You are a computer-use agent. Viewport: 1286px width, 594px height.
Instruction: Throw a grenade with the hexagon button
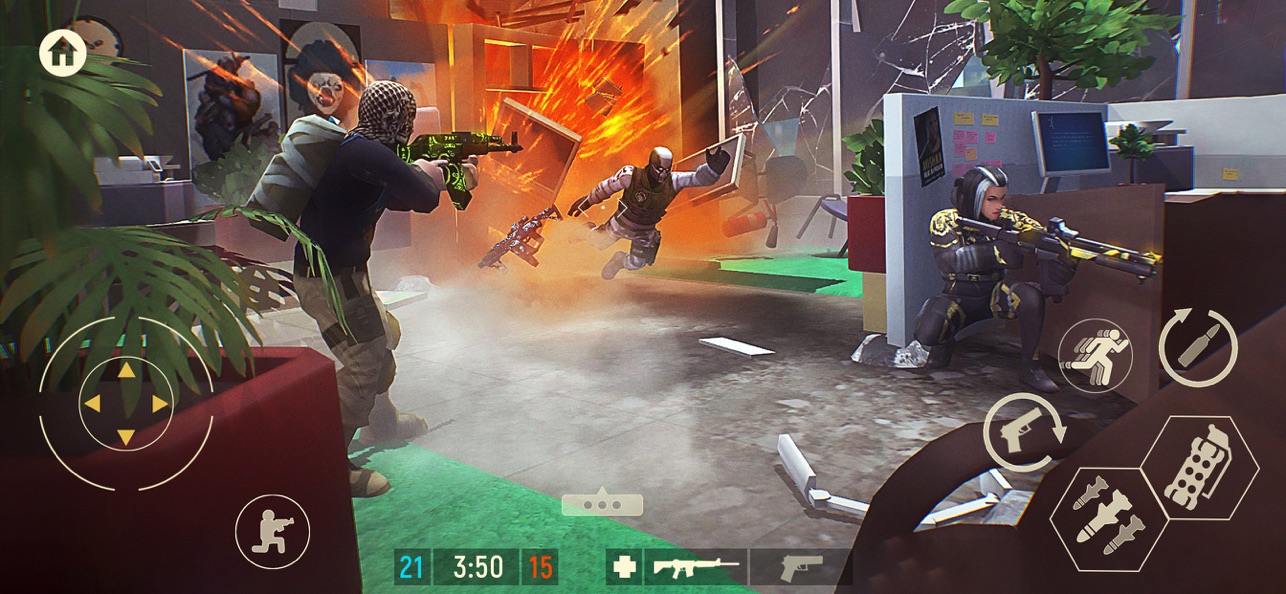tap(1198, 468)
